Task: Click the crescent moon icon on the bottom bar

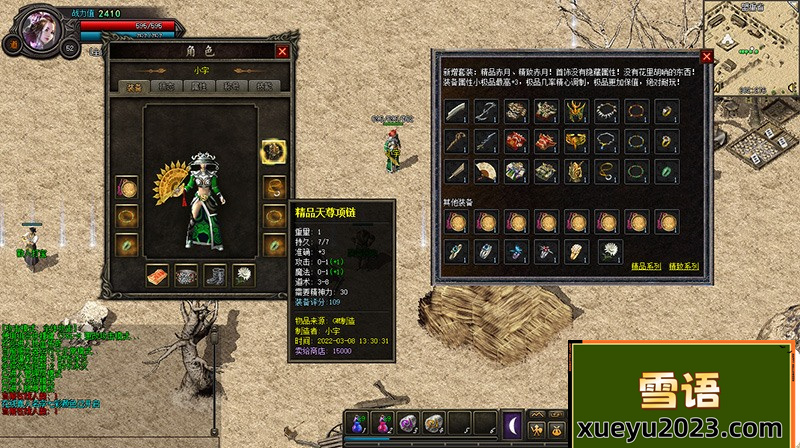Action: pyautogui.click(x=511, y=424)
